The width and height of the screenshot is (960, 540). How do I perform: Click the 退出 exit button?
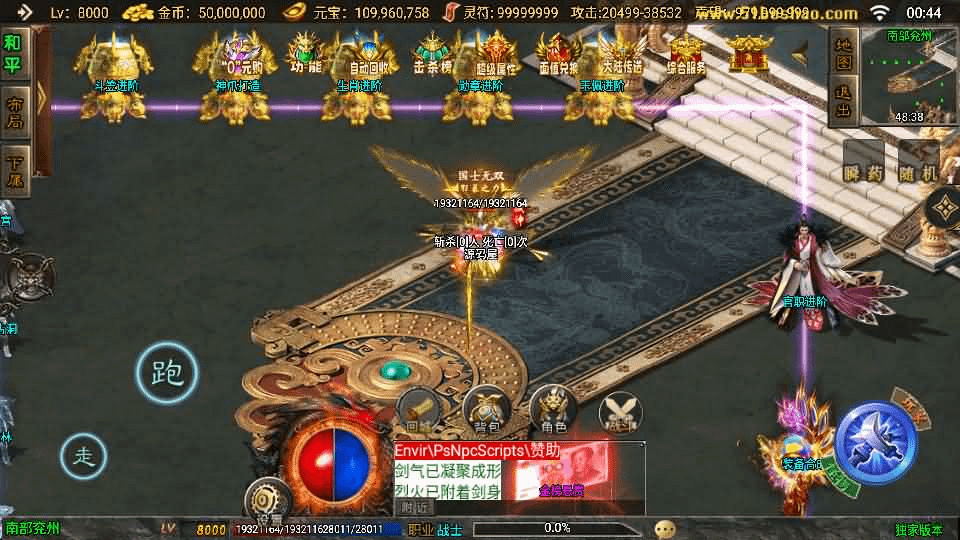point(843,102)
